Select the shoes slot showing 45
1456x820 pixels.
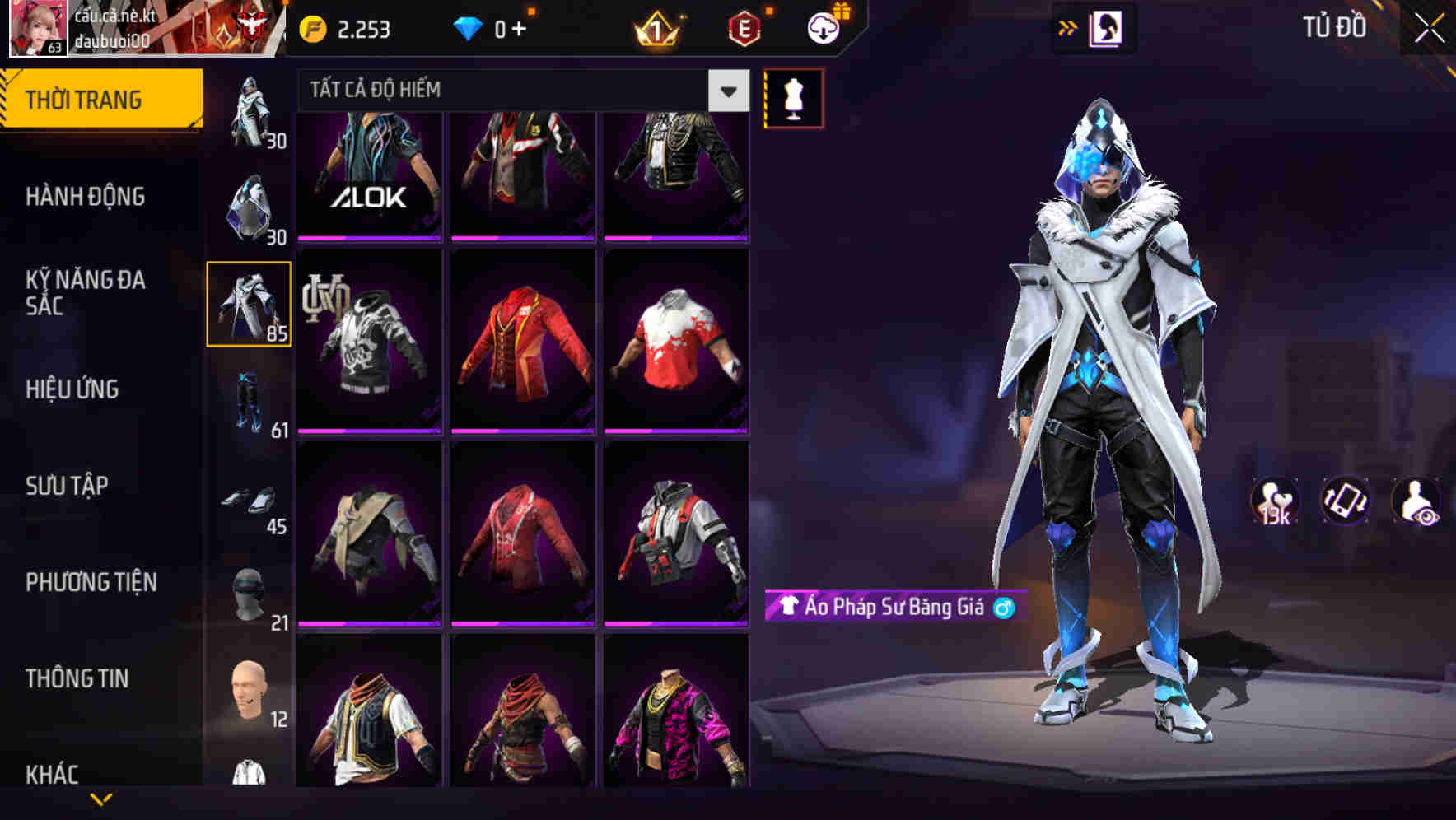pos(249,505)
